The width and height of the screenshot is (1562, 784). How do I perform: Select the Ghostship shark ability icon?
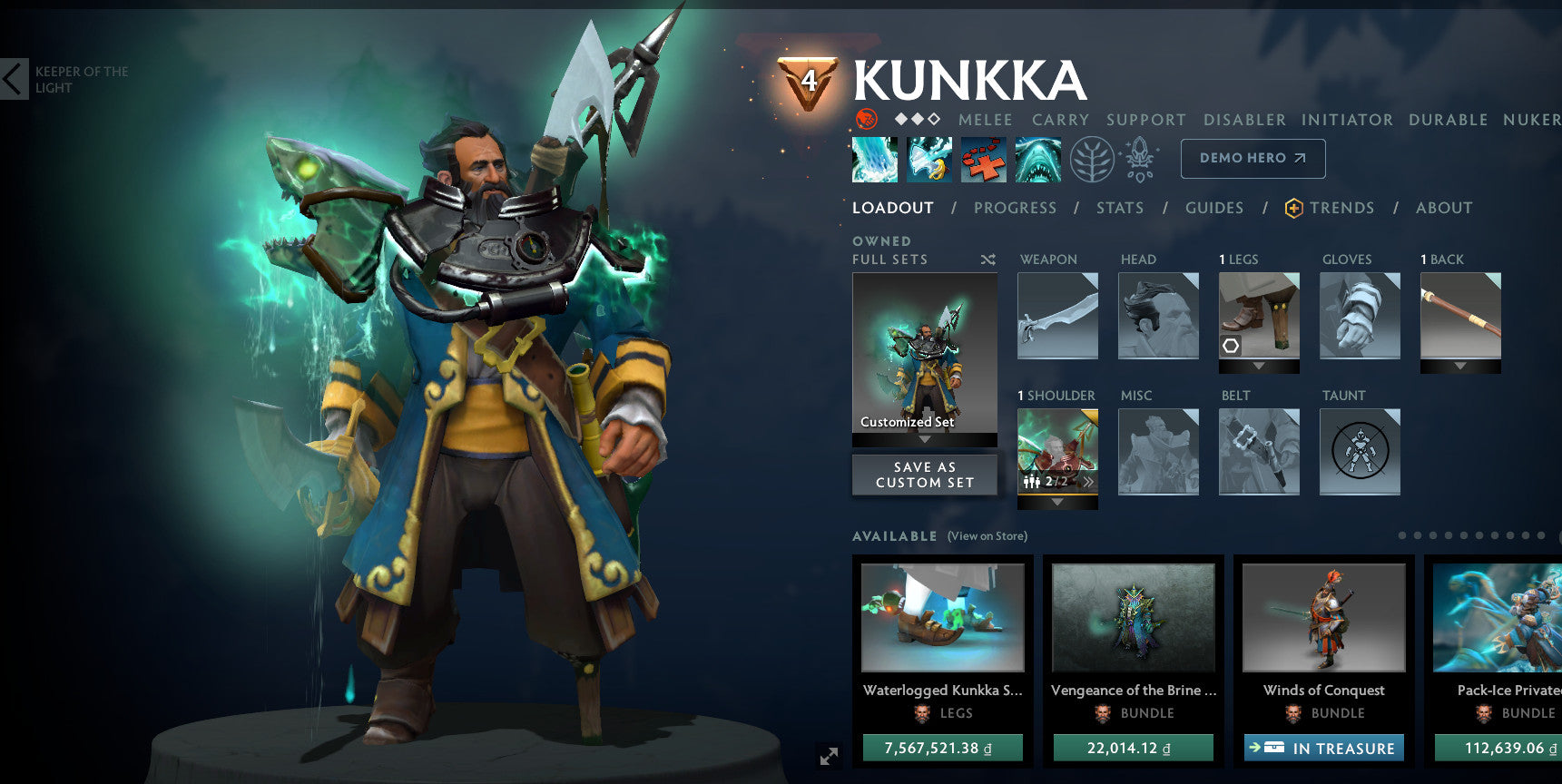pos(1037,159)
